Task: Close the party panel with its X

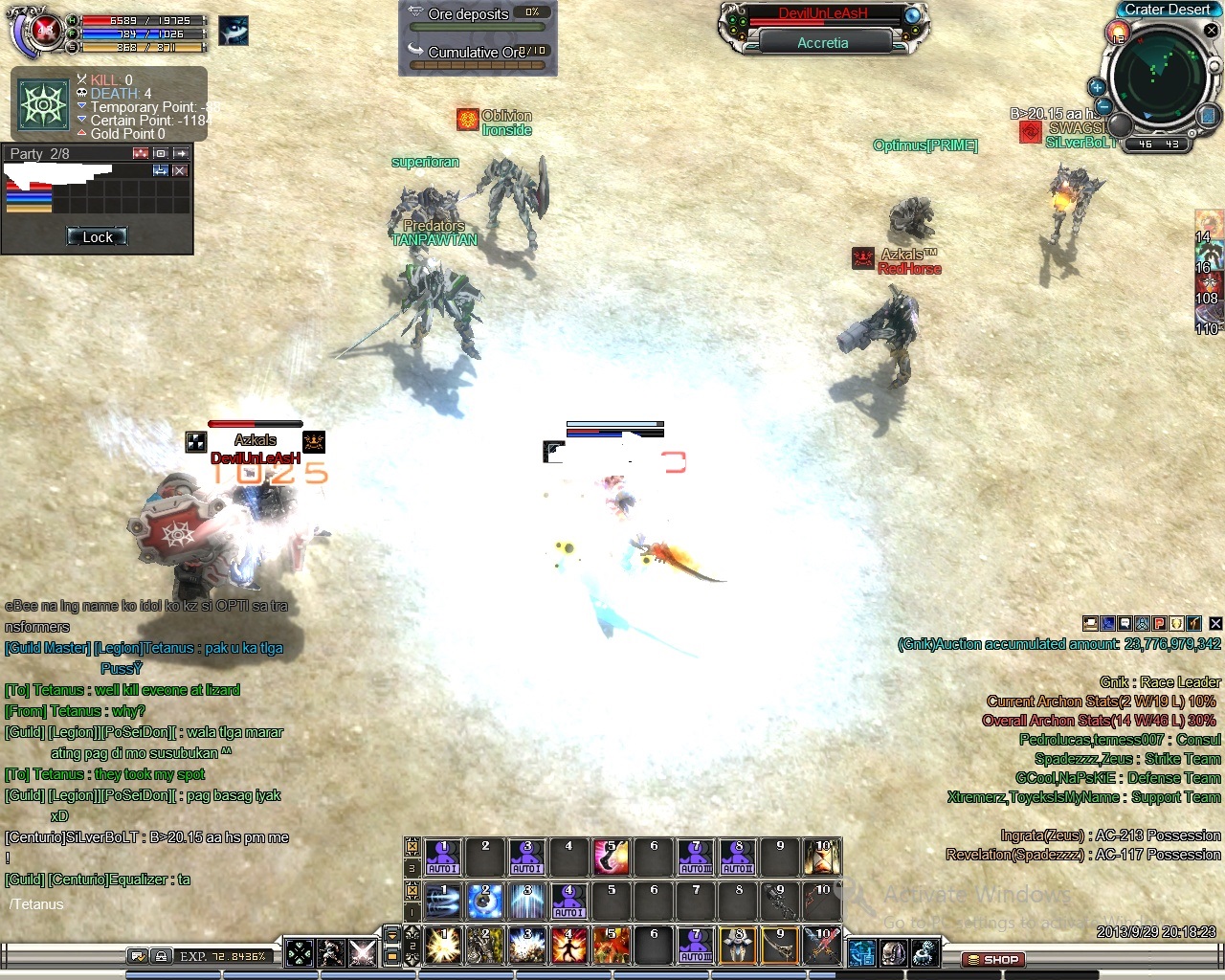Action: pyautogui.click(x=180, y=170)
